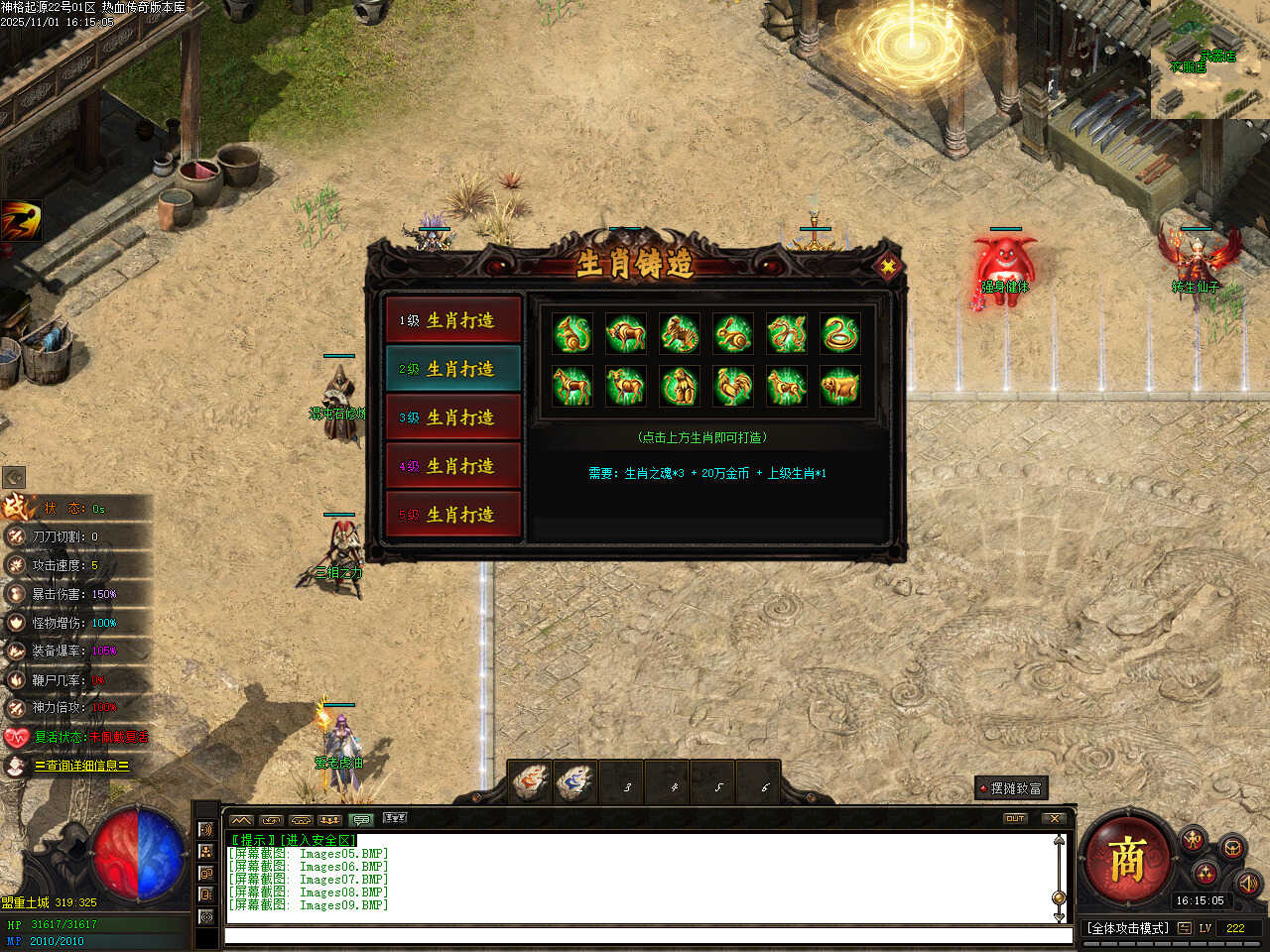Close the chat window with X
1270x952 pixels.
click(1054, 818)
